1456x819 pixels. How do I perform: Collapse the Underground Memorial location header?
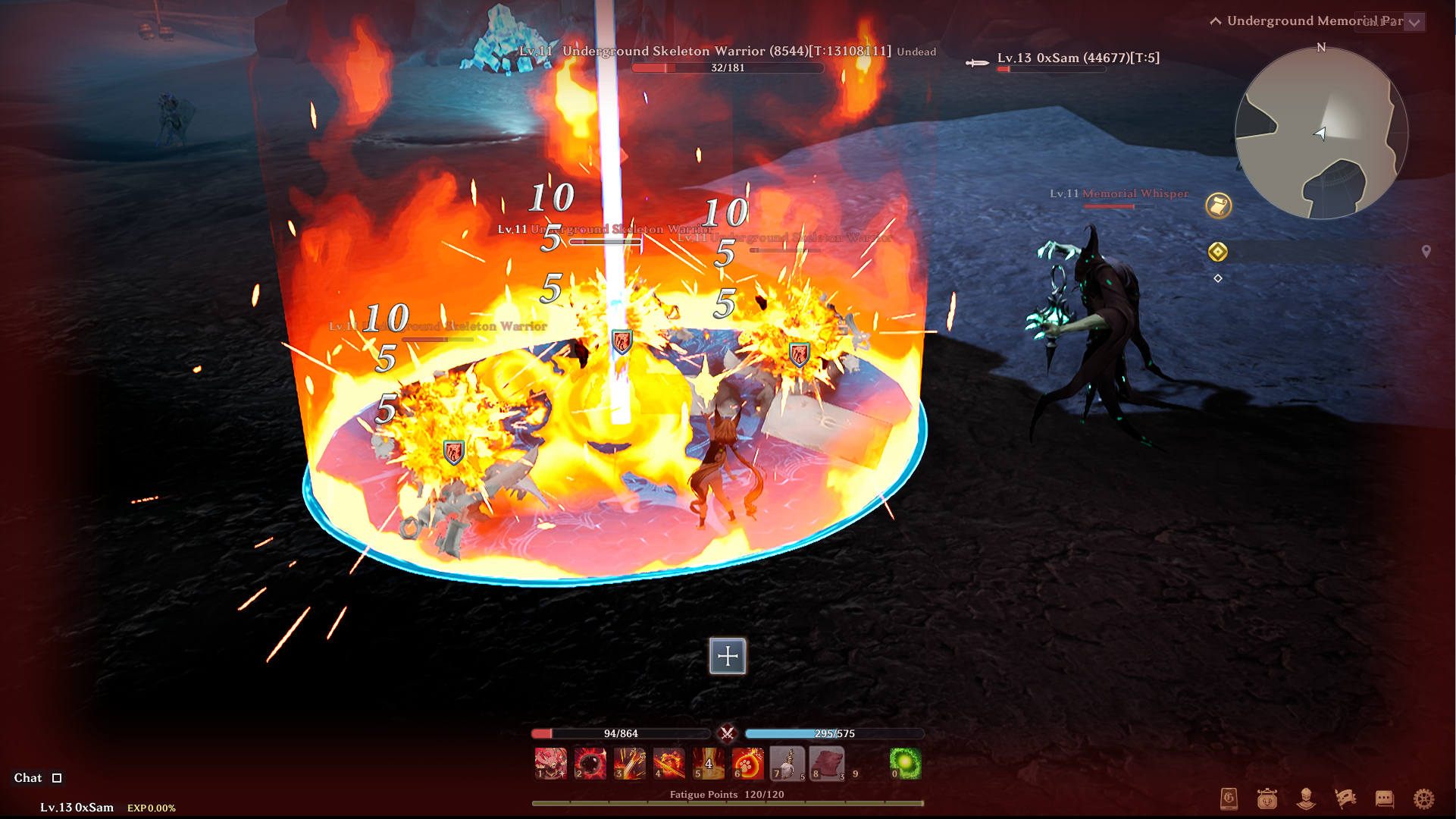1216,21
